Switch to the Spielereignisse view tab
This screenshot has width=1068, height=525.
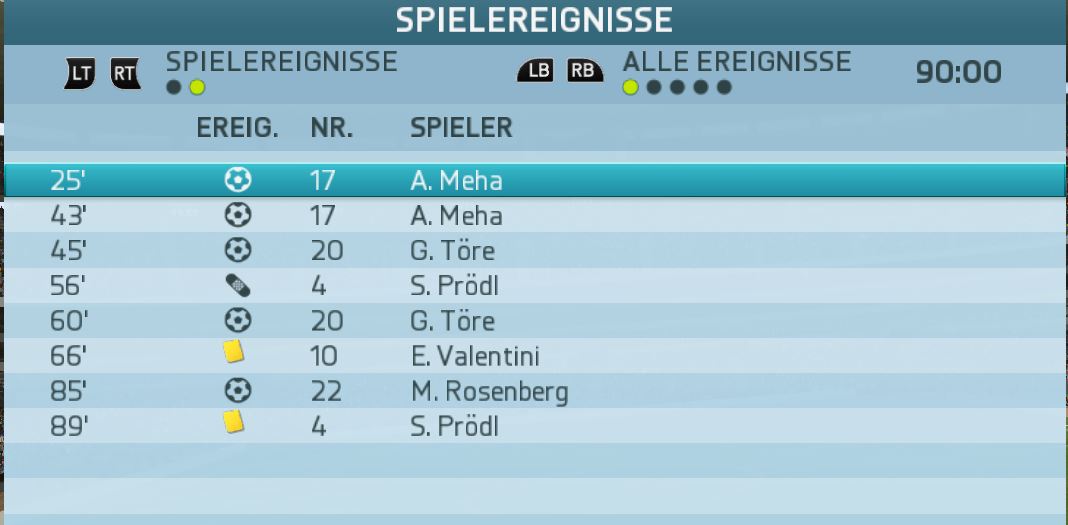[x=281, y=62]
